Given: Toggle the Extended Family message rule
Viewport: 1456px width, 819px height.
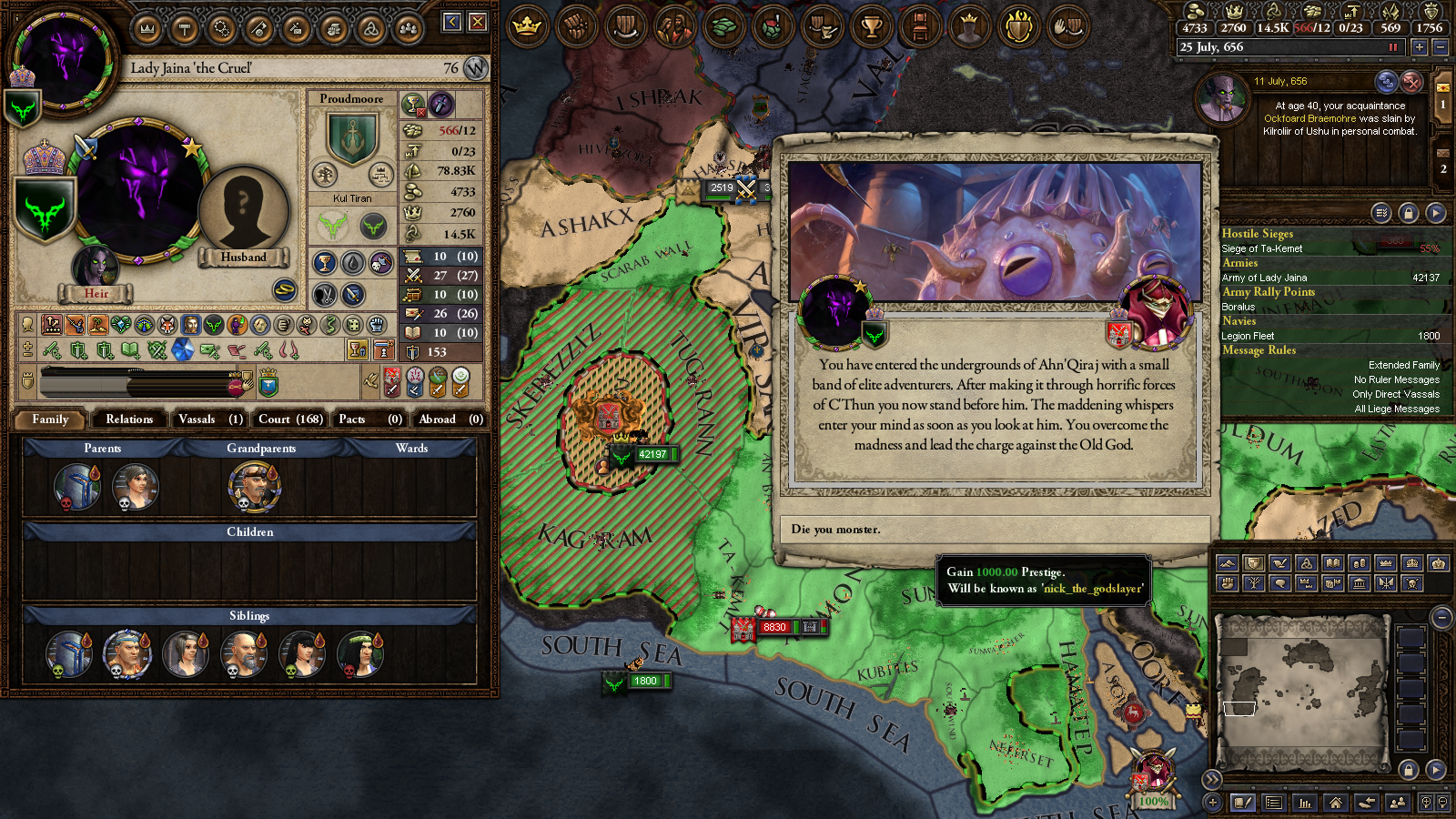Looking at the screenshot, I should 1403,364.
